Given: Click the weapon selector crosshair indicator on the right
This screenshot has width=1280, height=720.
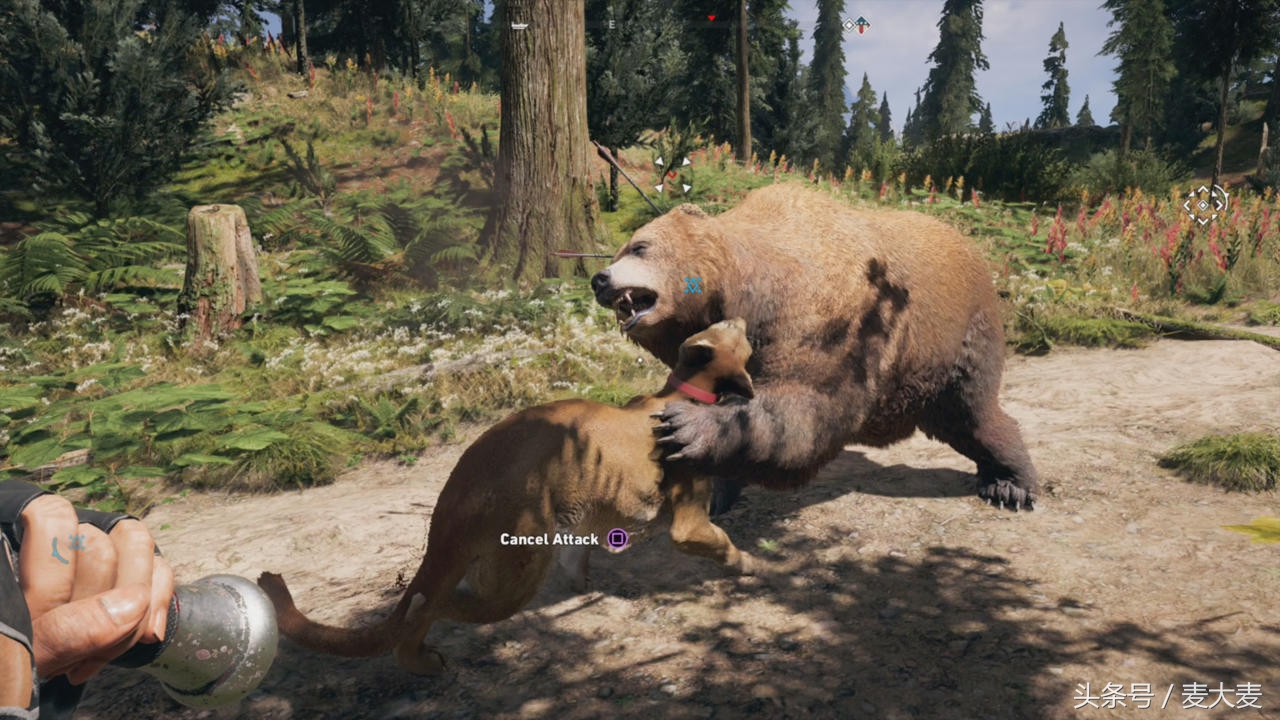Looking at the screenshot, I should click(1202, 205).
